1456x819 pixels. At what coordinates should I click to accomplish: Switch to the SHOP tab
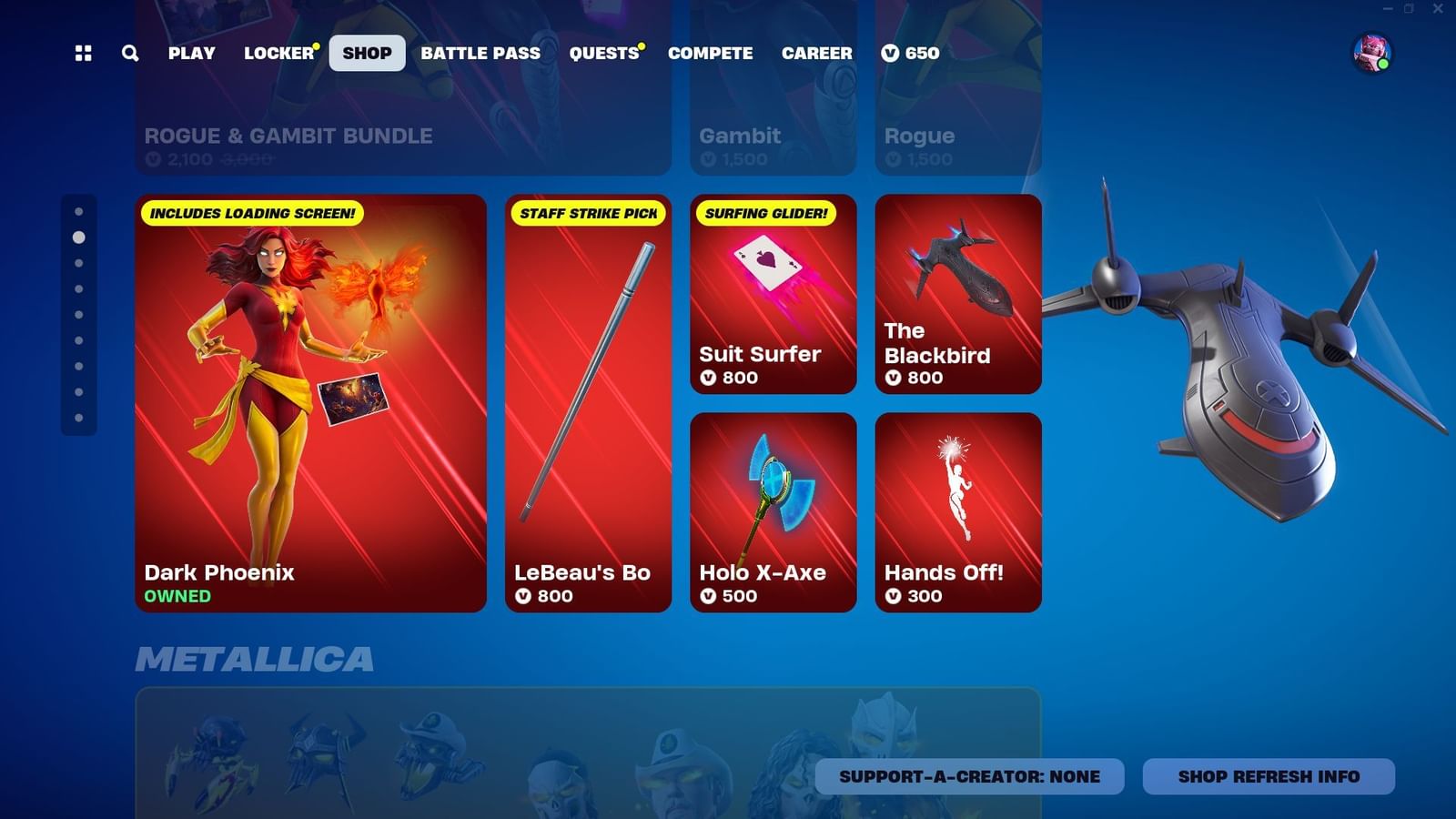[x=367, y=53]
